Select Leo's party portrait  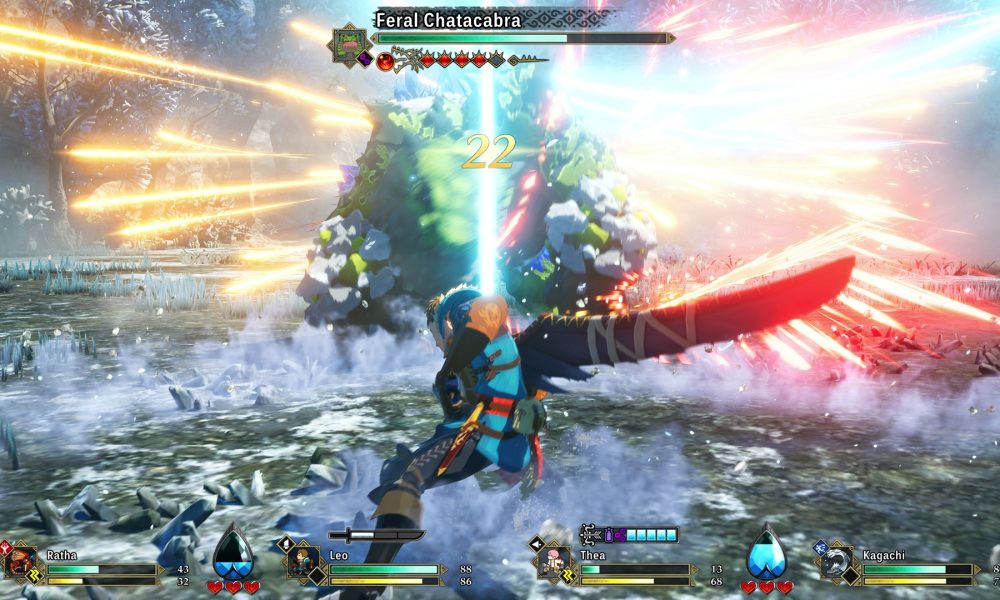[x=303, y=562]
